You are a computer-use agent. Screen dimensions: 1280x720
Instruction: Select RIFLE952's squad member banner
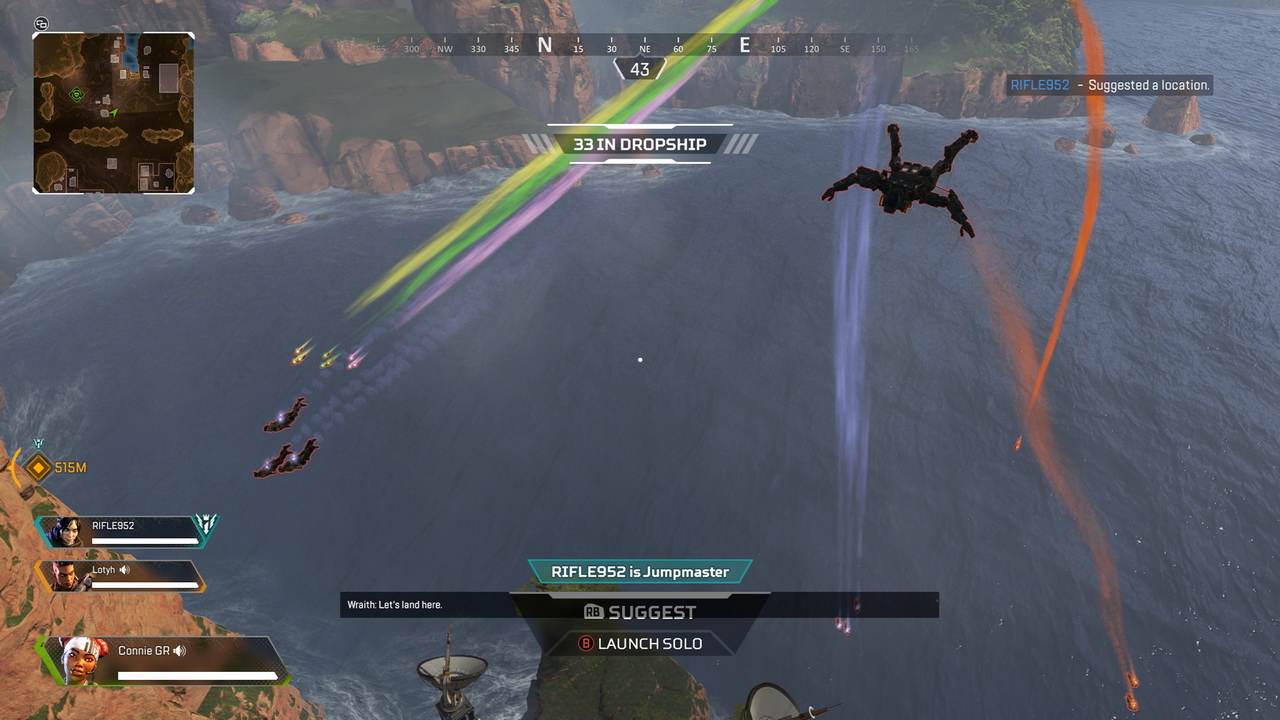point(125,531)
